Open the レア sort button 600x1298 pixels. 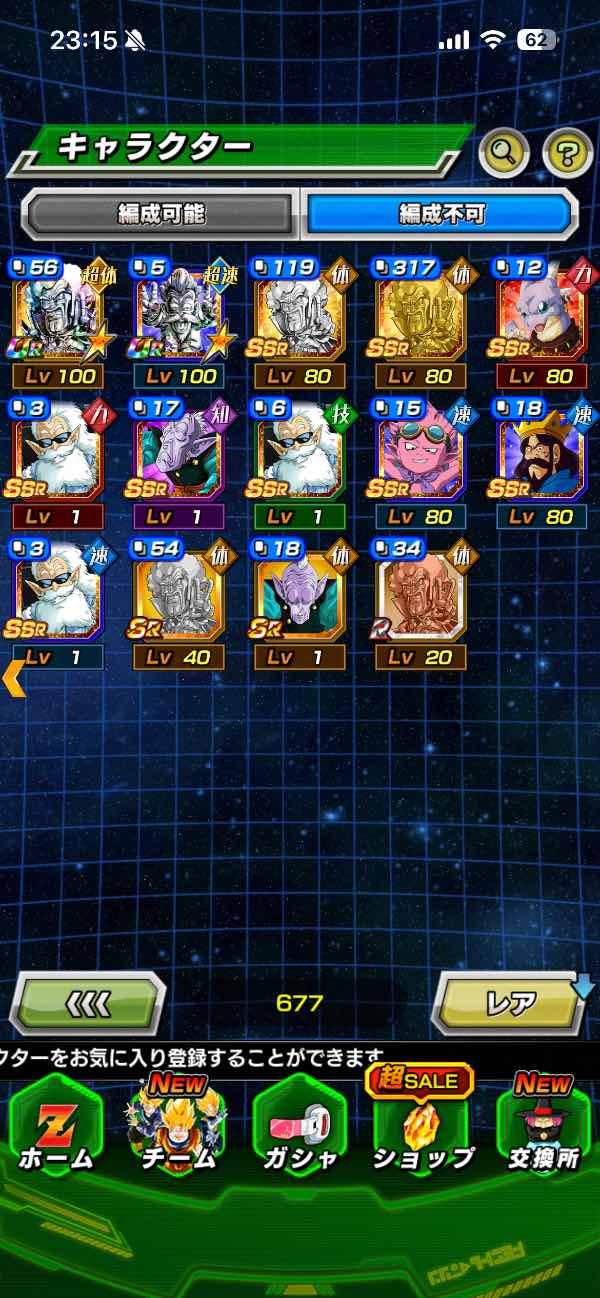[508, 1003]
